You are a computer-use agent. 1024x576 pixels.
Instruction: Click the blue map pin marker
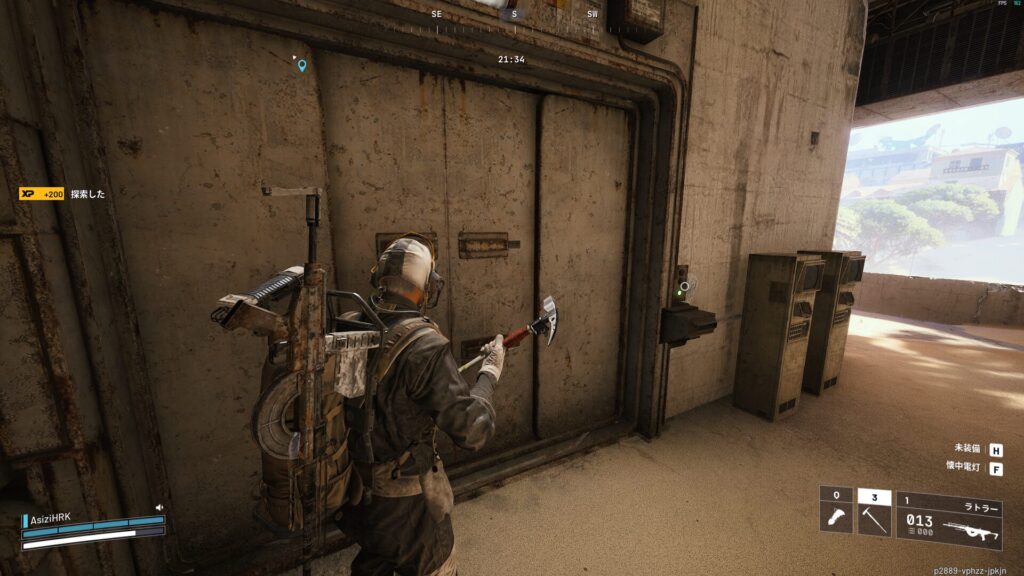tap(301, 65)
